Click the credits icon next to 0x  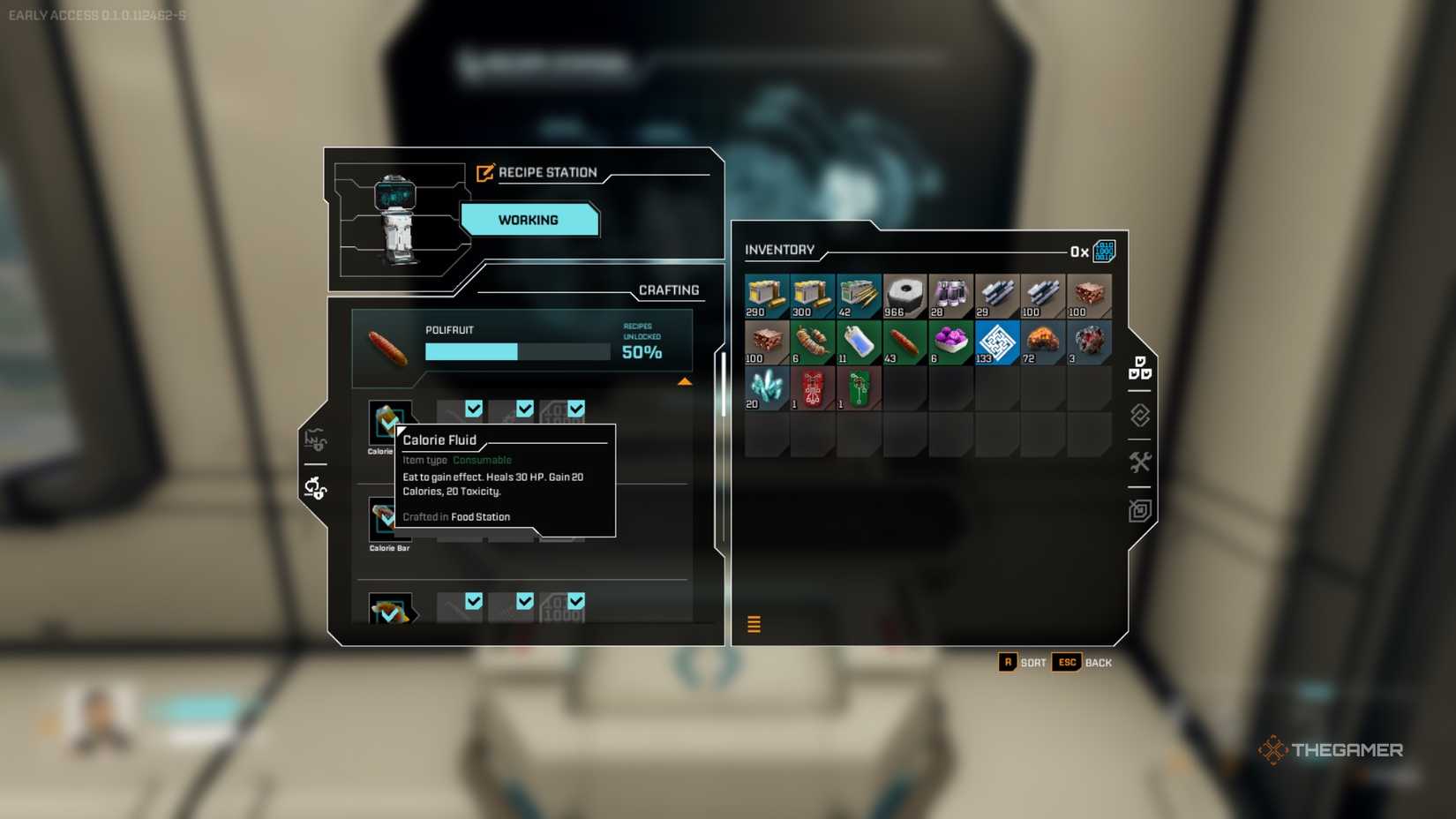(x=1103, y=251)
